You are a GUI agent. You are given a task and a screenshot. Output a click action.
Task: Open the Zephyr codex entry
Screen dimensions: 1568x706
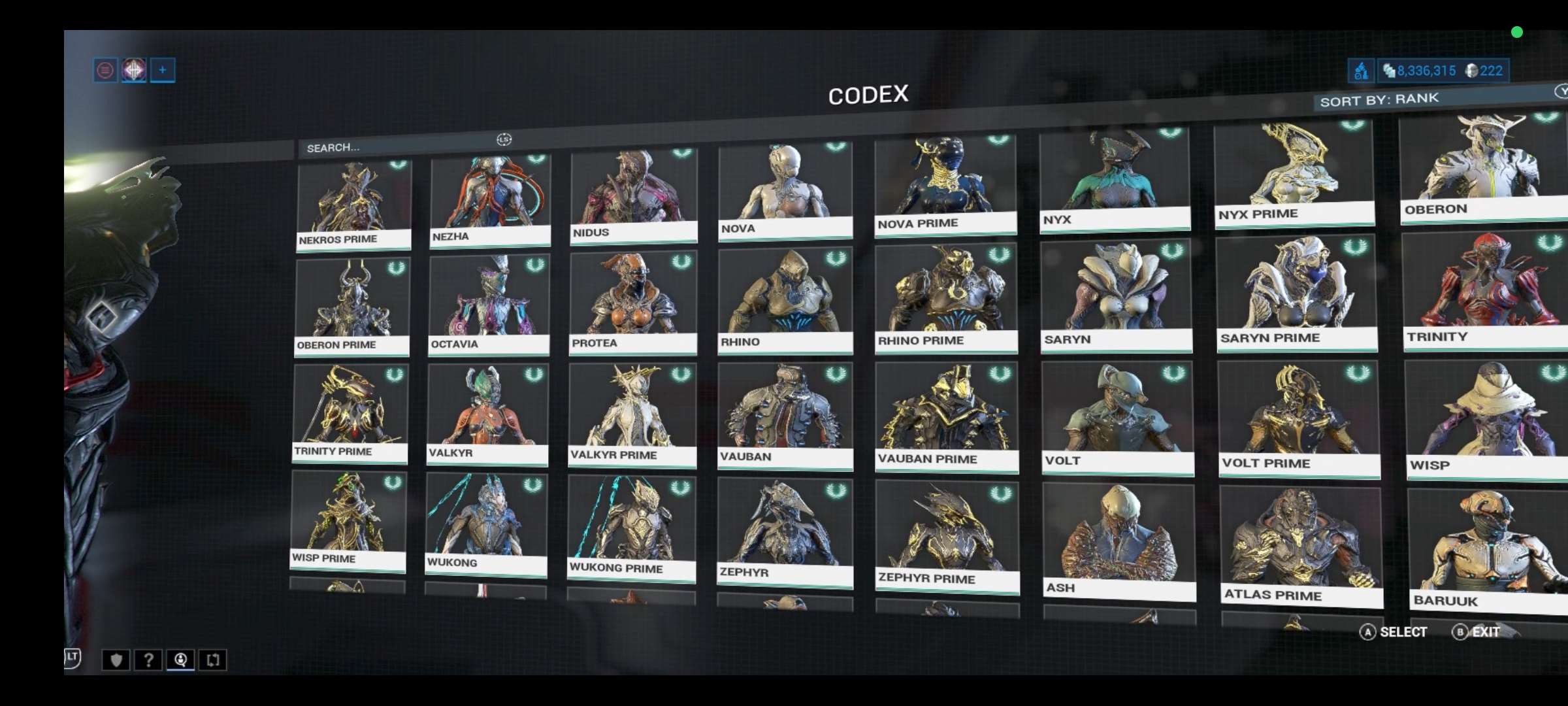[785, 531]
